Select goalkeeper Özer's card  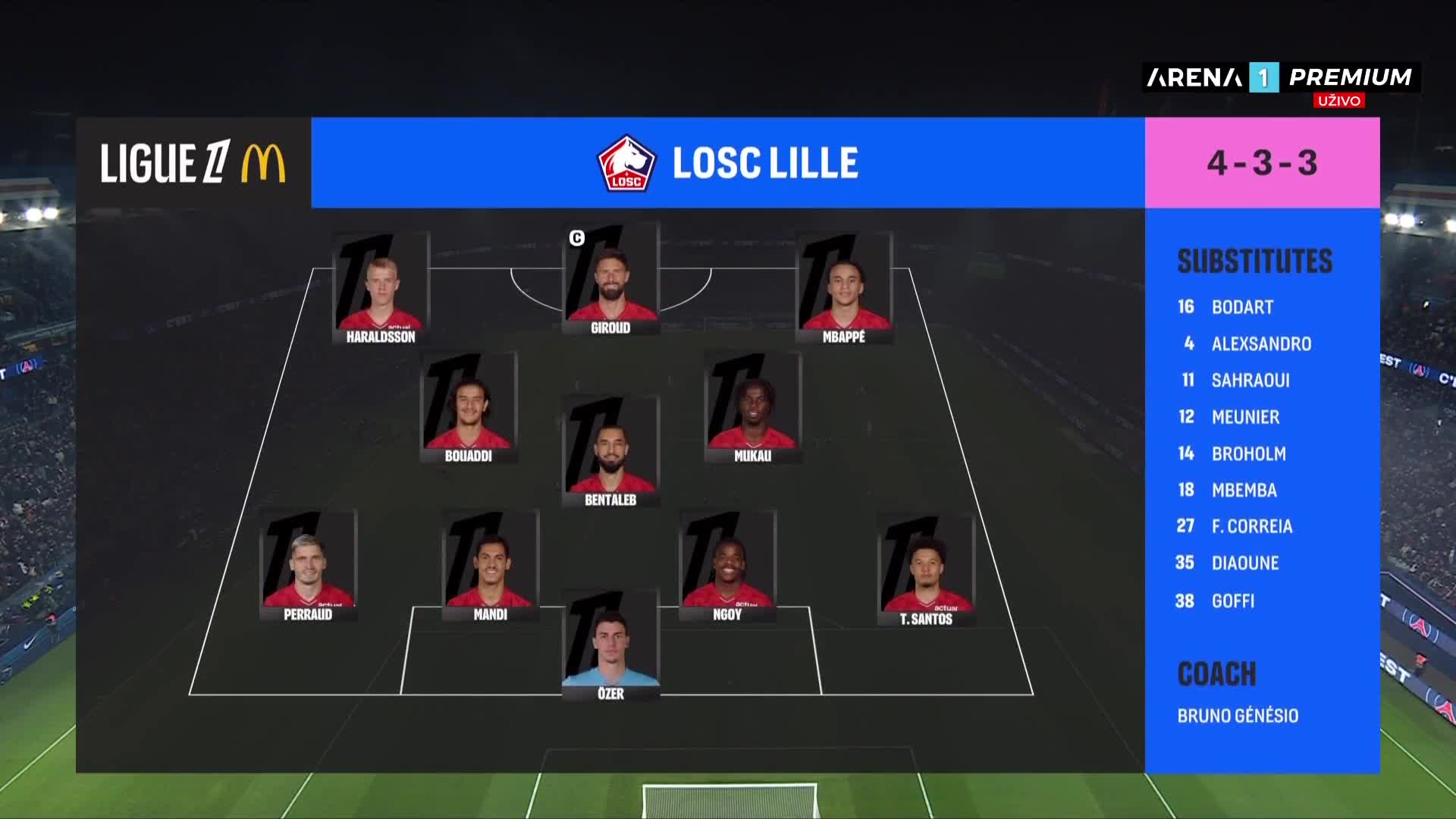[x=610, y=646]
